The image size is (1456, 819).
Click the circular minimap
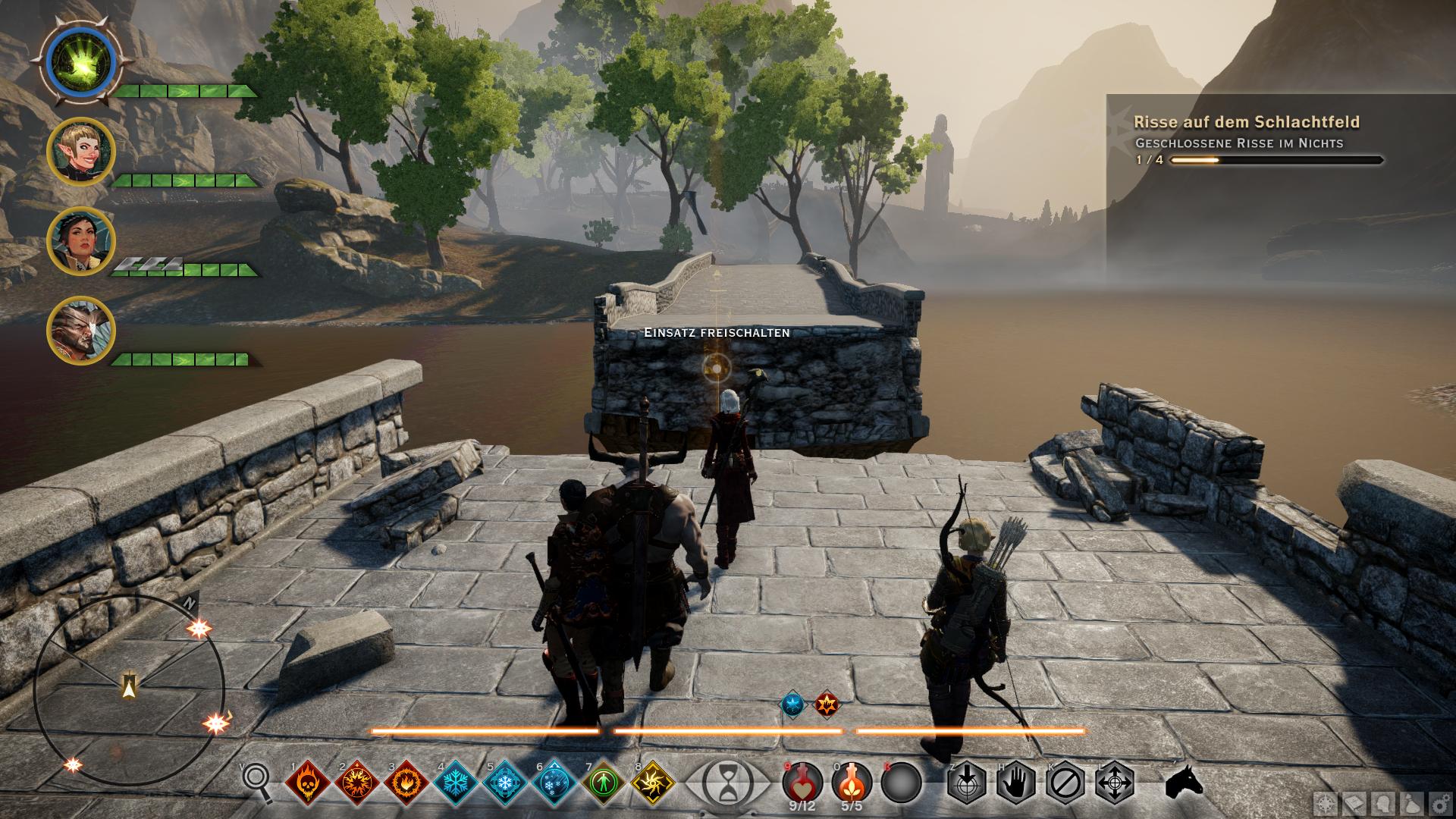(x=130, y=689)
